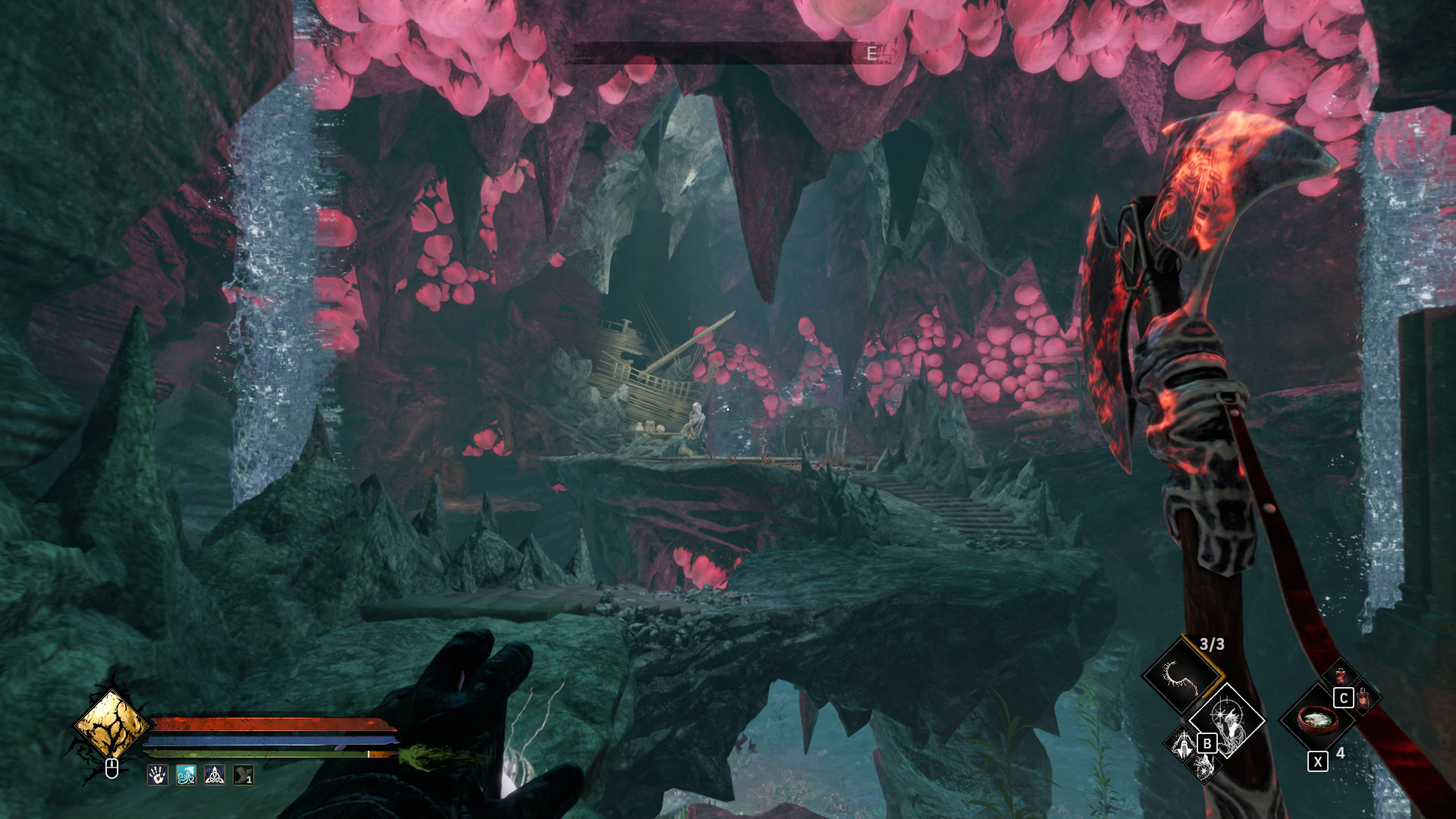Activate the starburst hand ability
1456x819 pixels.
pos(1204,767)
